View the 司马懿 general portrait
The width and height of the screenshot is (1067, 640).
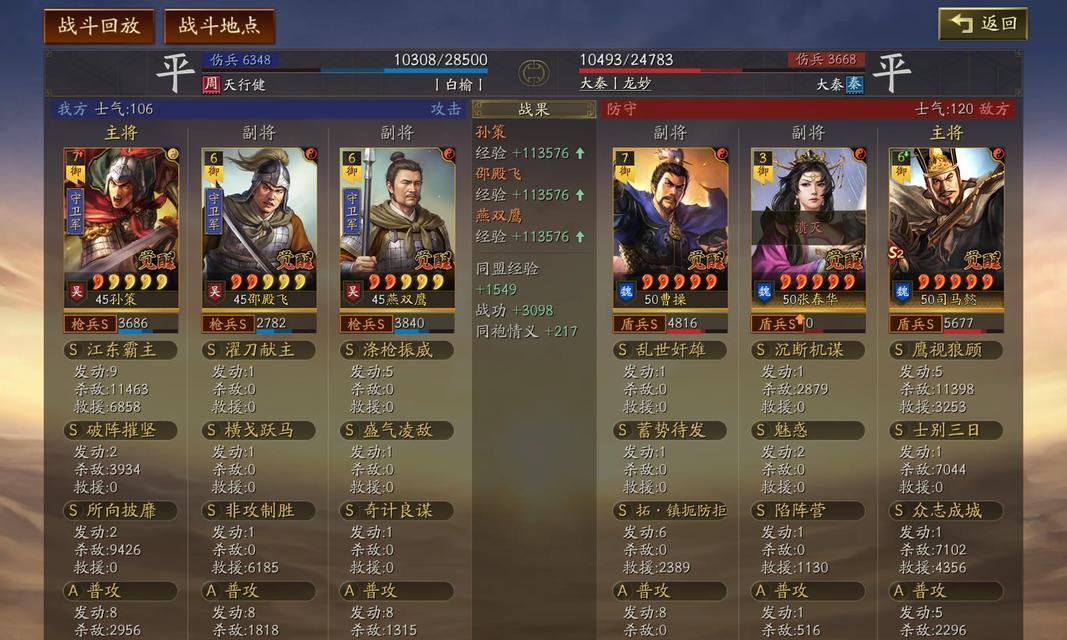pos(946,227)
